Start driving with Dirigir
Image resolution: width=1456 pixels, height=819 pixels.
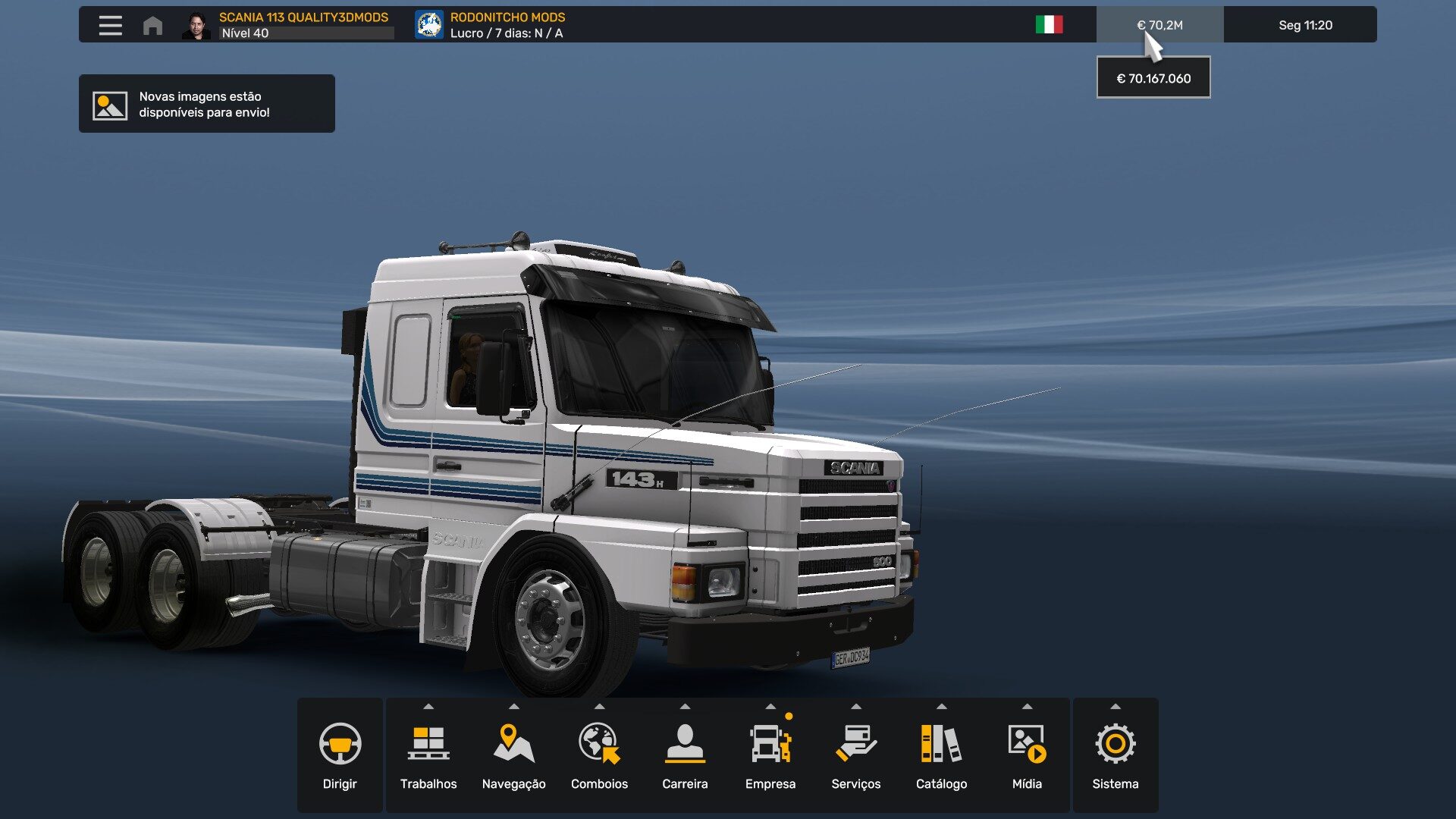point(340,755)
